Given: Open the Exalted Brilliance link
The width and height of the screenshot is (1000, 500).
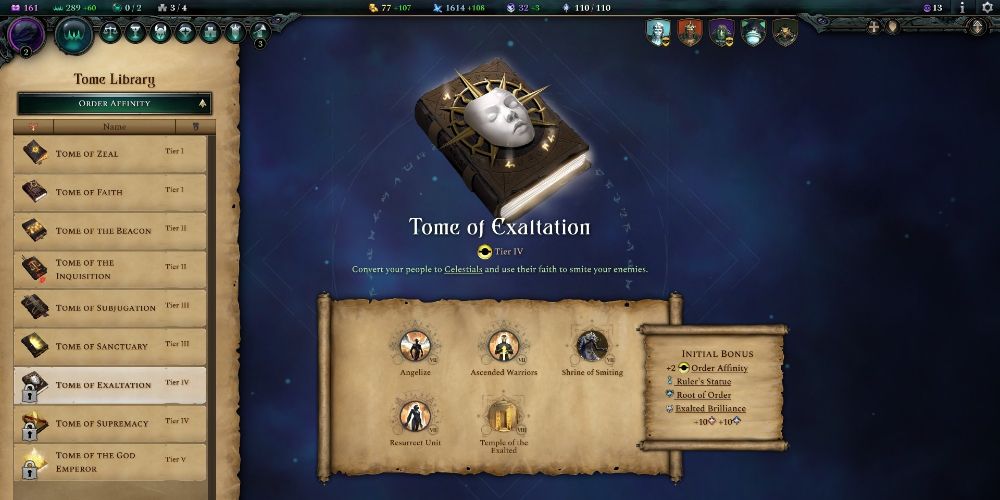Looking at the screenshot, I should click(x=710, y=408).
